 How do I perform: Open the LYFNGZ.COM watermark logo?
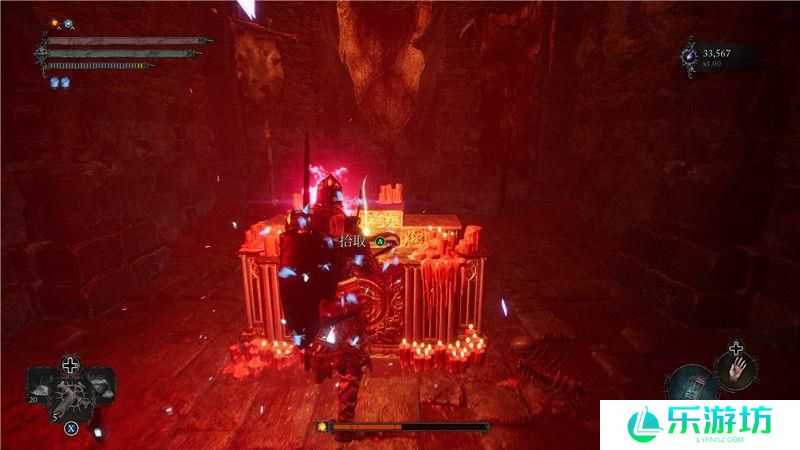[x=697, y=424]
